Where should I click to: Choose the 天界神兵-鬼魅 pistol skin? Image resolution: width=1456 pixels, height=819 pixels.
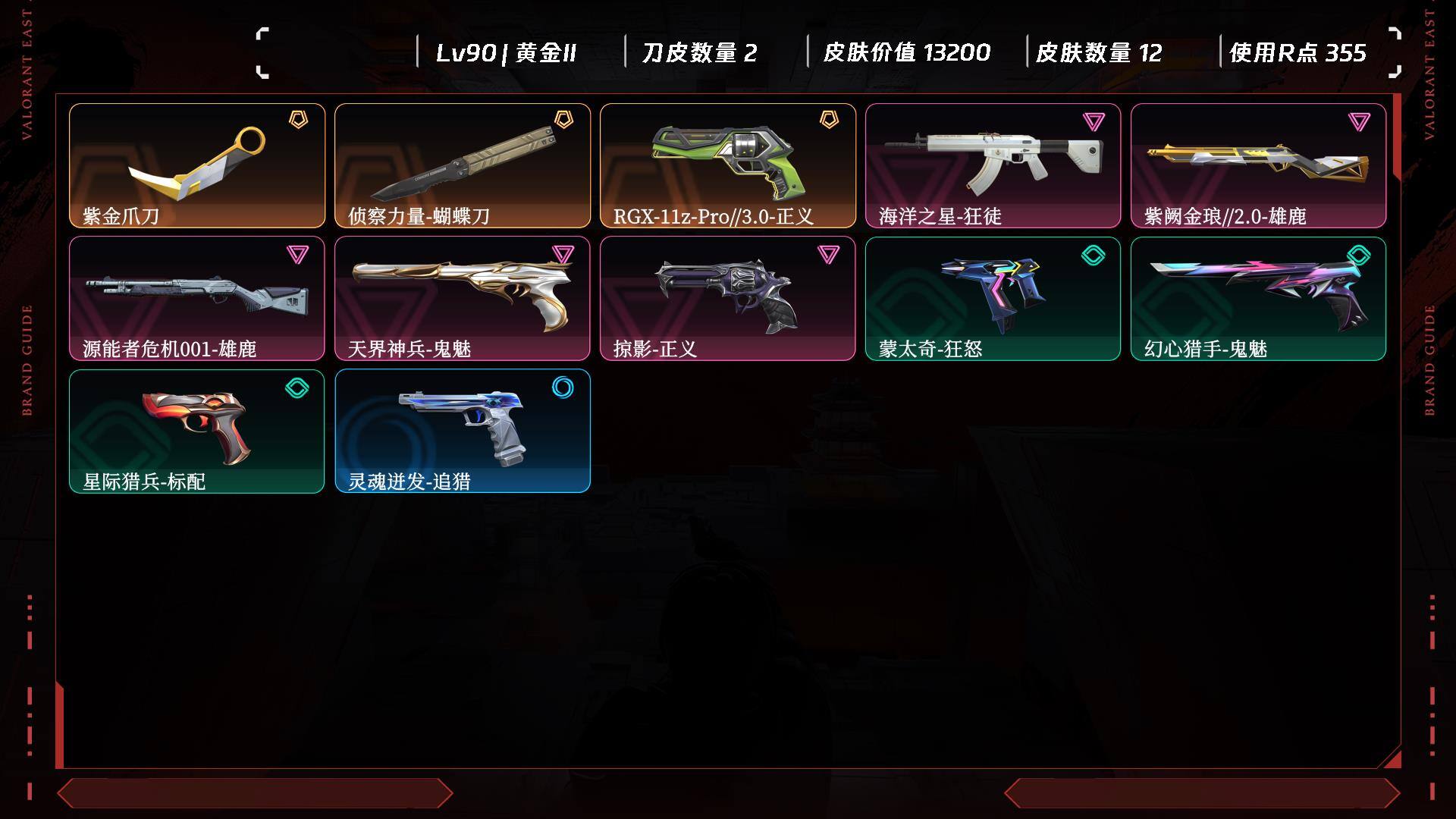(x=463, y=298)
